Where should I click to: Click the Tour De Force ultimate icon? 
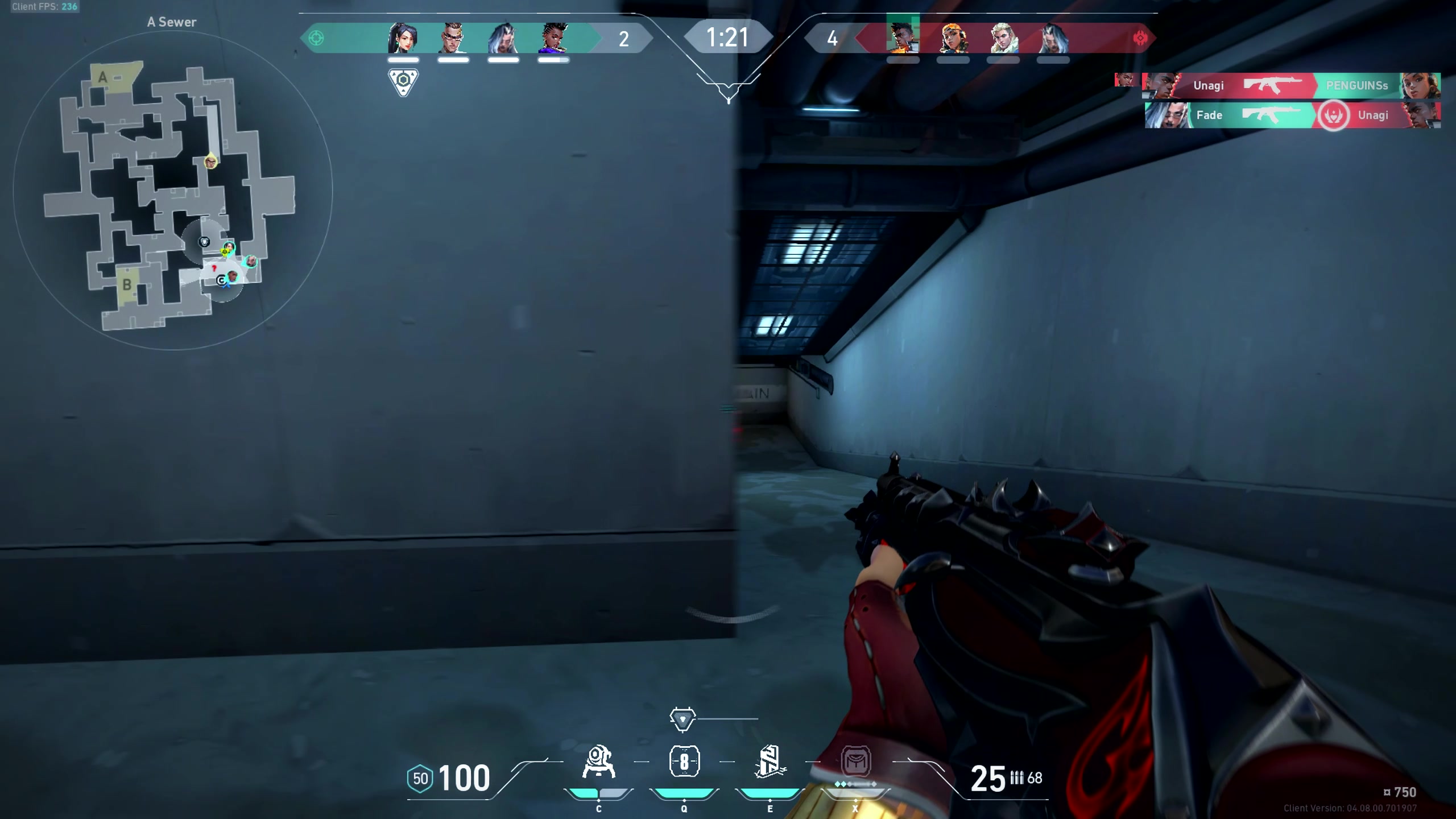855,761
